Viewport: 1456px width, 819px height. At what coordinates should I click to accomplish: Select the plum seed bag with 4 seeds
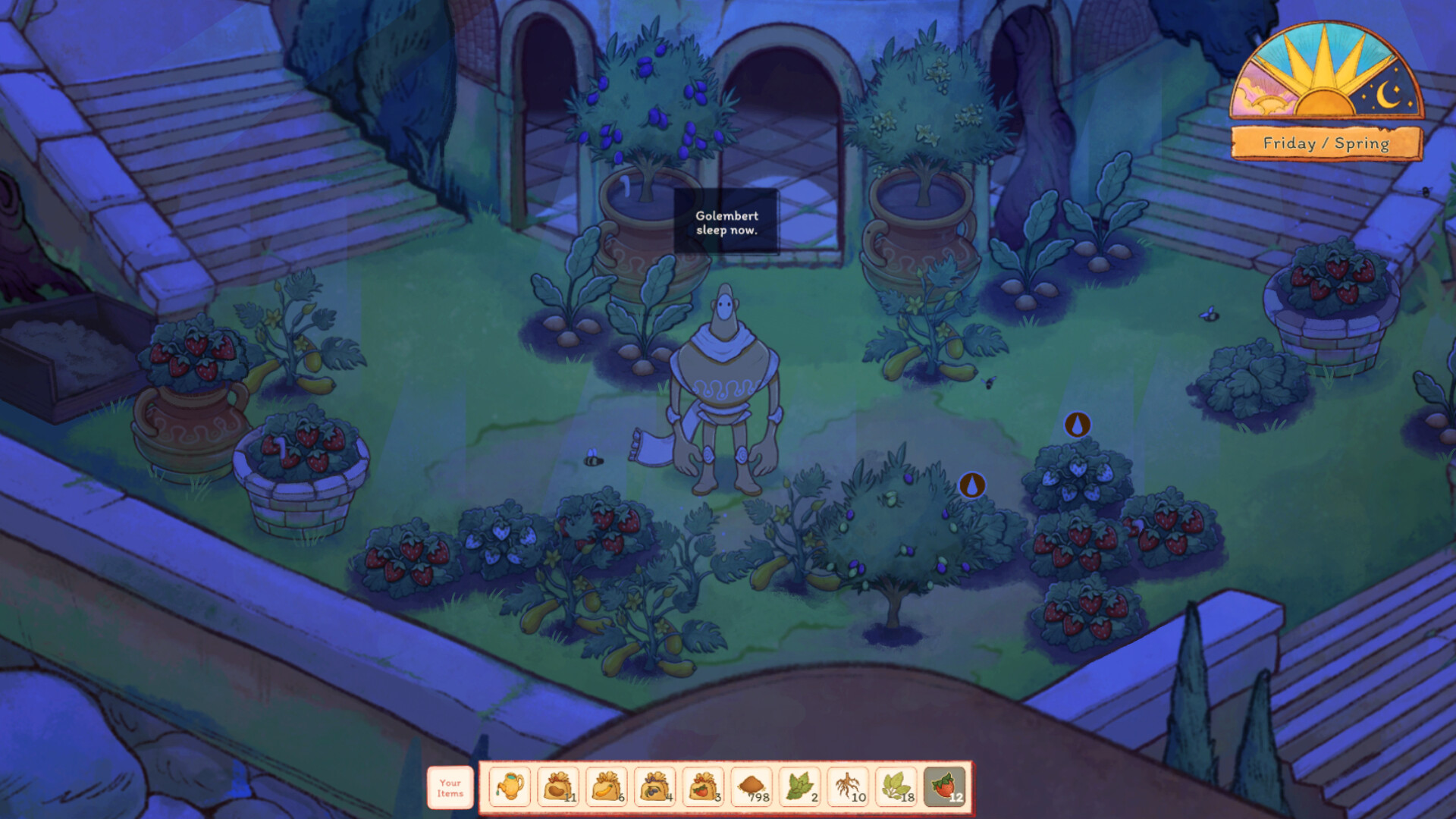coord(654,786)
